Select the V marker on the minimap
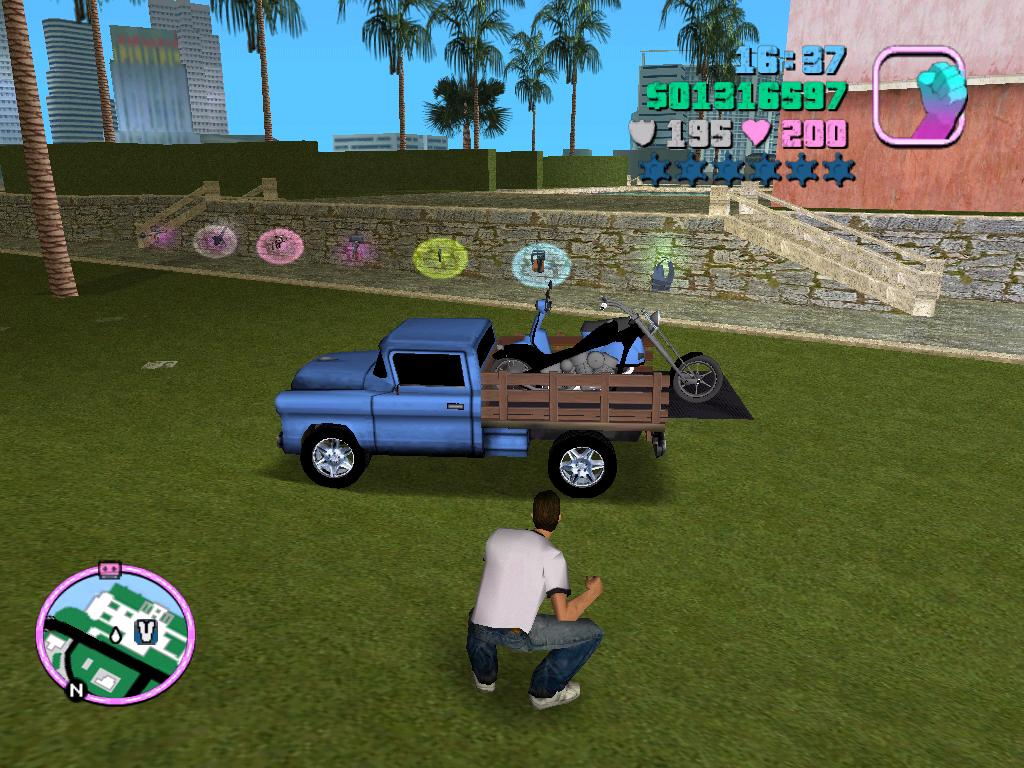 point(147,632)
